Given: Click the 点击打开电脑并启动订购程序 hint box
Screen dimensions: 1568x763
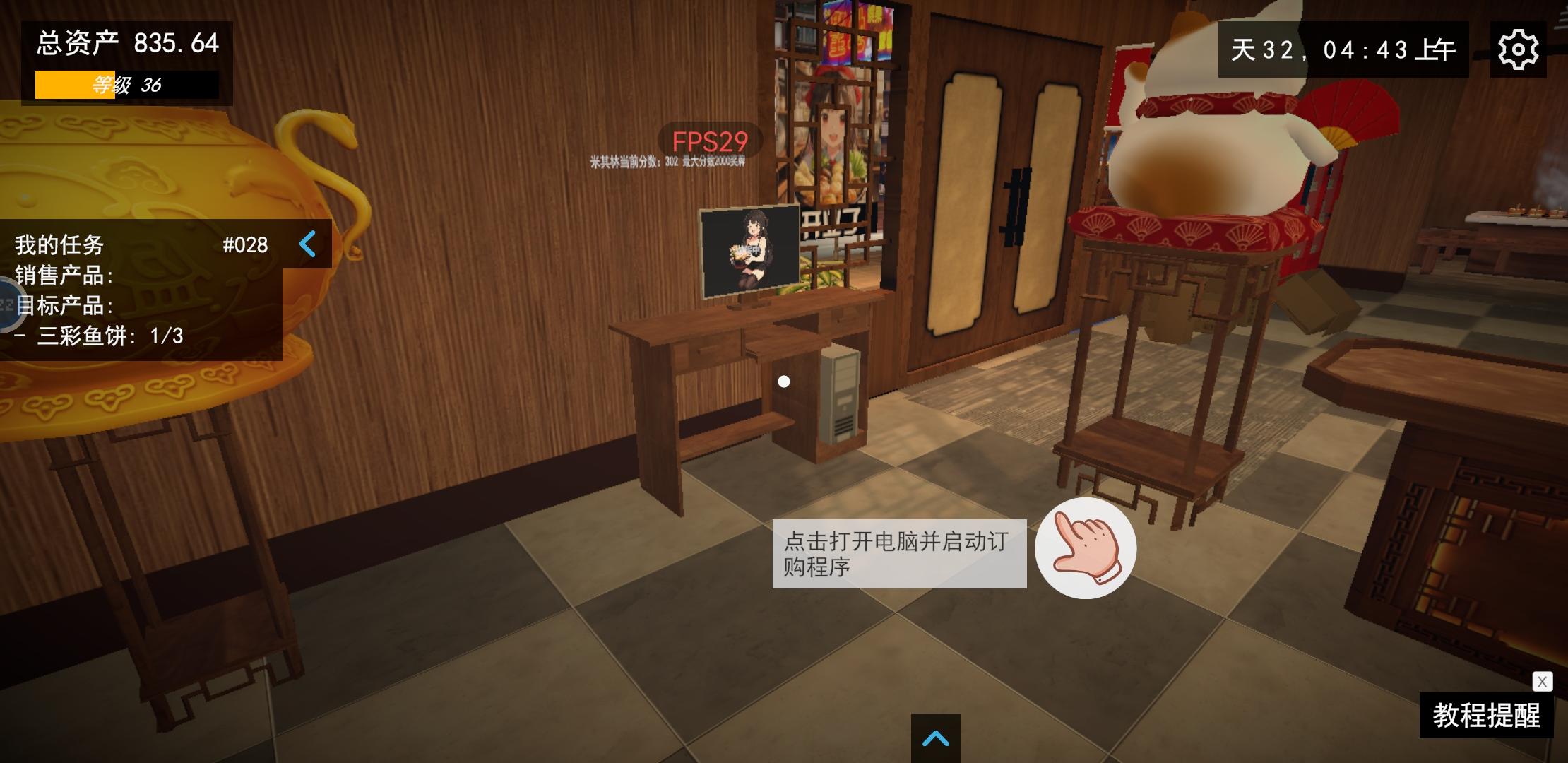Looking at the screenshot, I should [899, 555].
